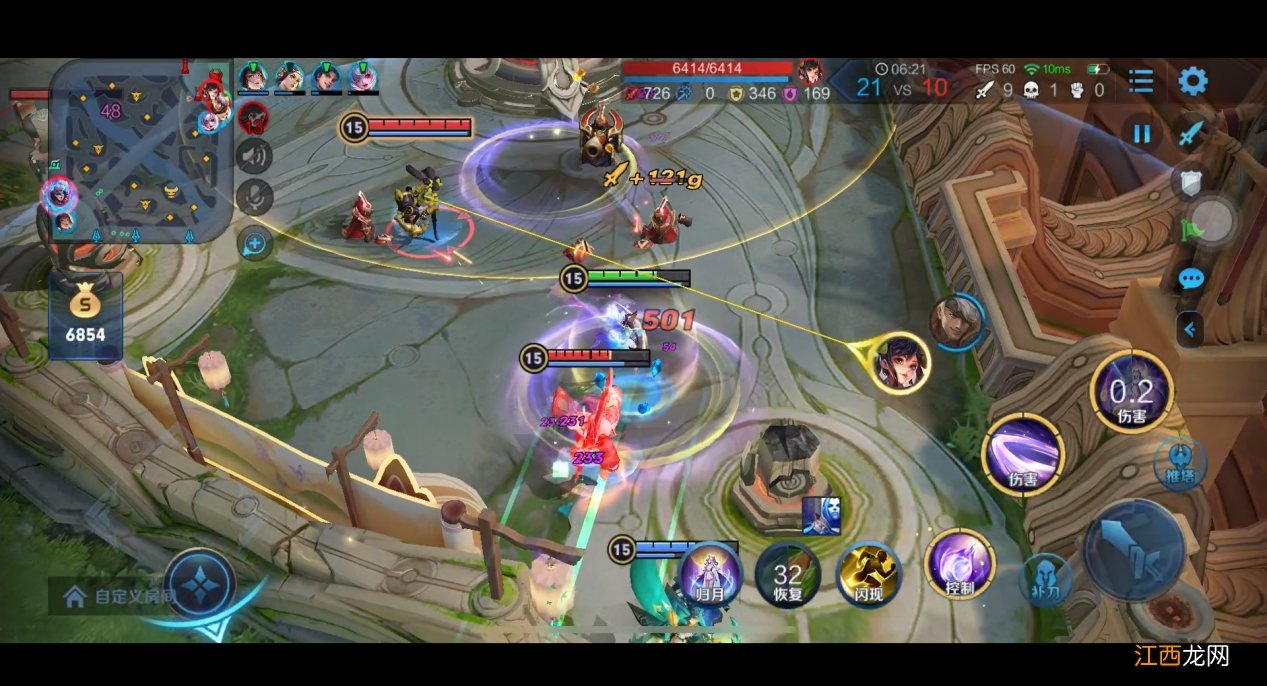The image size is (1267, 686).
Task: Open the settings gear menu
Action: click(1192, 80)
